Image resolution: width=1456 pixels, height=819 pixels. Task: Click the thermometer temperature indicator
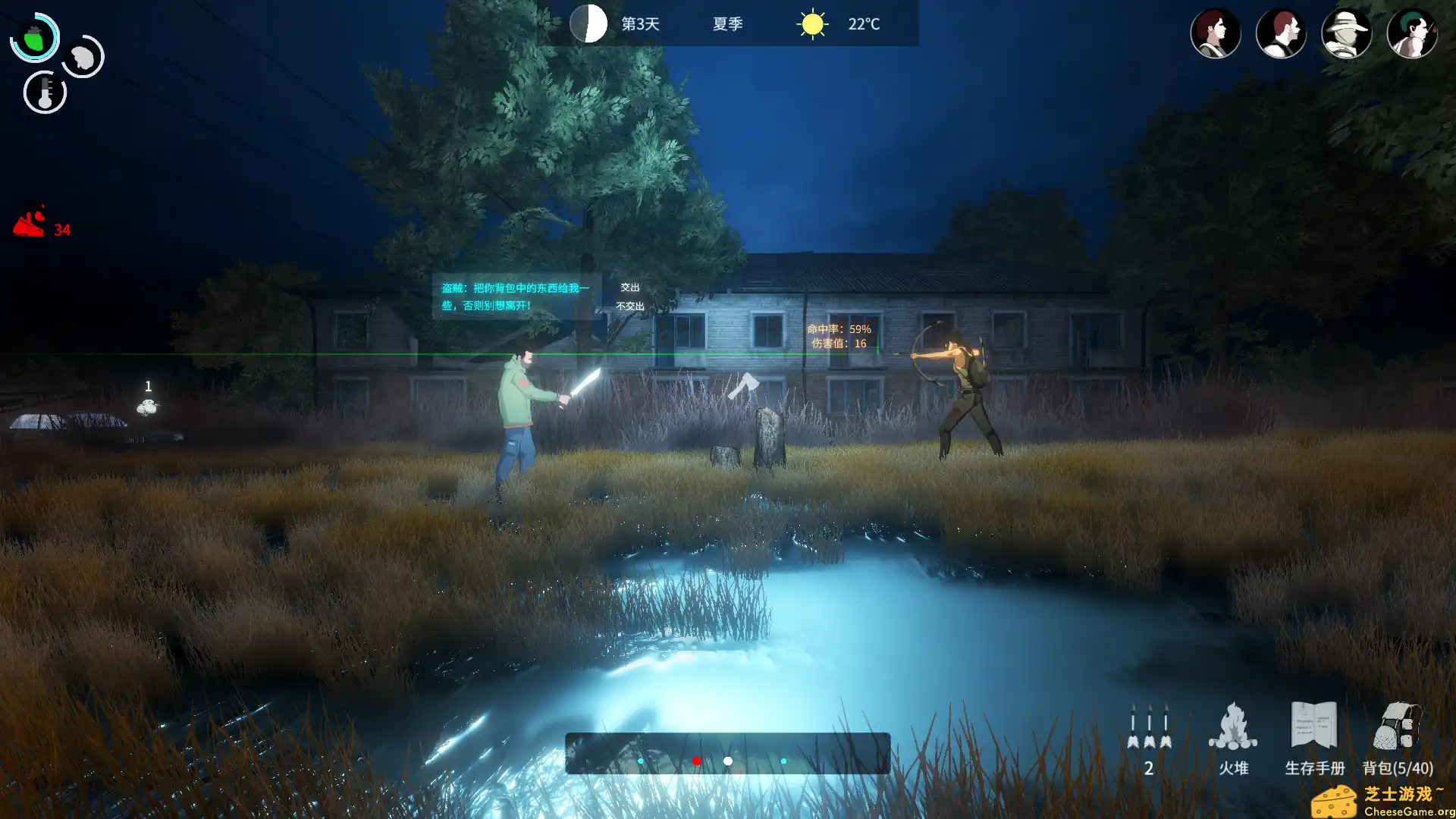pos(45,89)
